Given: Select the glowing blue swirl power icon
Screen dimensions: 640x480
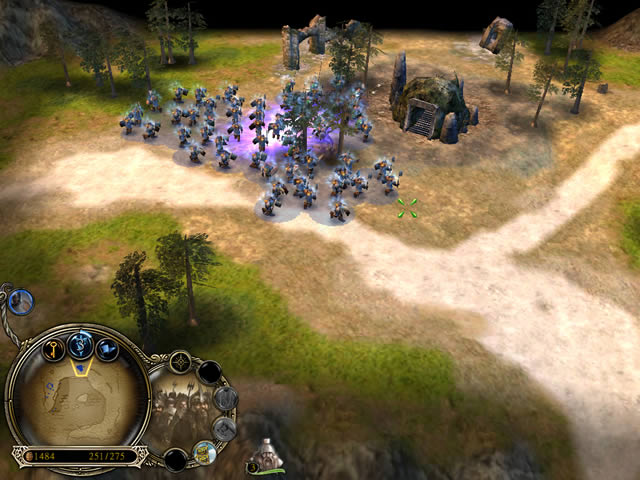Looking at the screenshot, I should pyautogui.click(x=81, y=344).
